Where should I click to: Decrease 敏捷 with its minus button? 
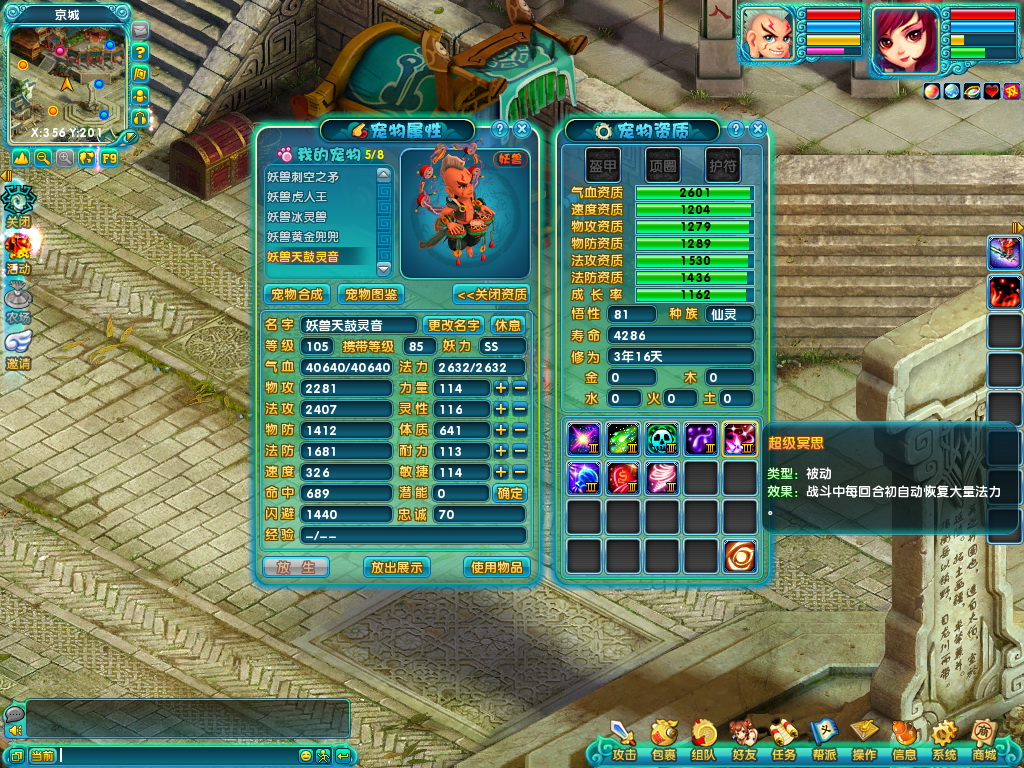pyautogui.click(x=519, y=472)
